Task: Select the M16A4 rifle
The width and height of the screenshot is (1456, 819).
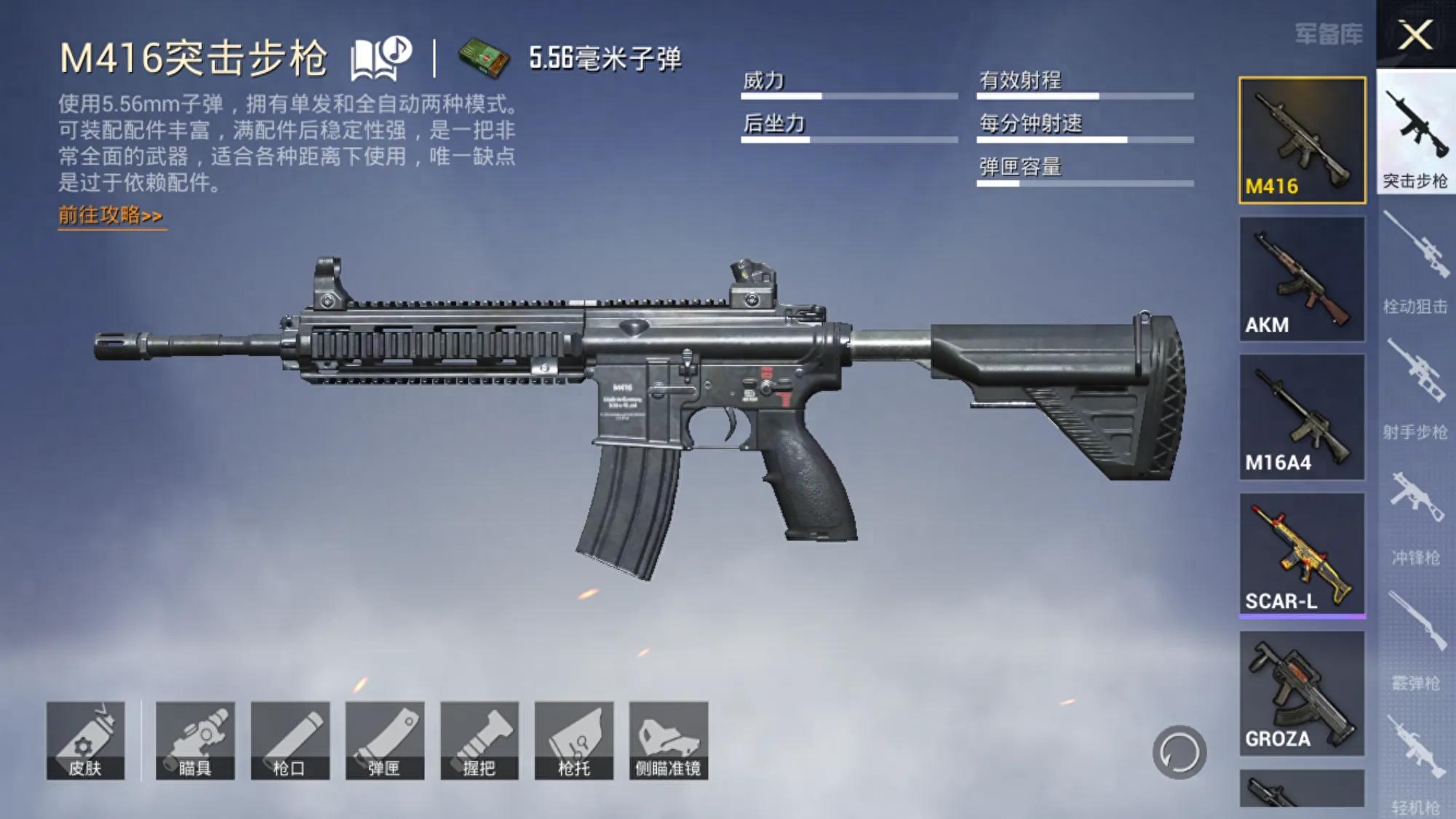Action: click(1302, 416)
